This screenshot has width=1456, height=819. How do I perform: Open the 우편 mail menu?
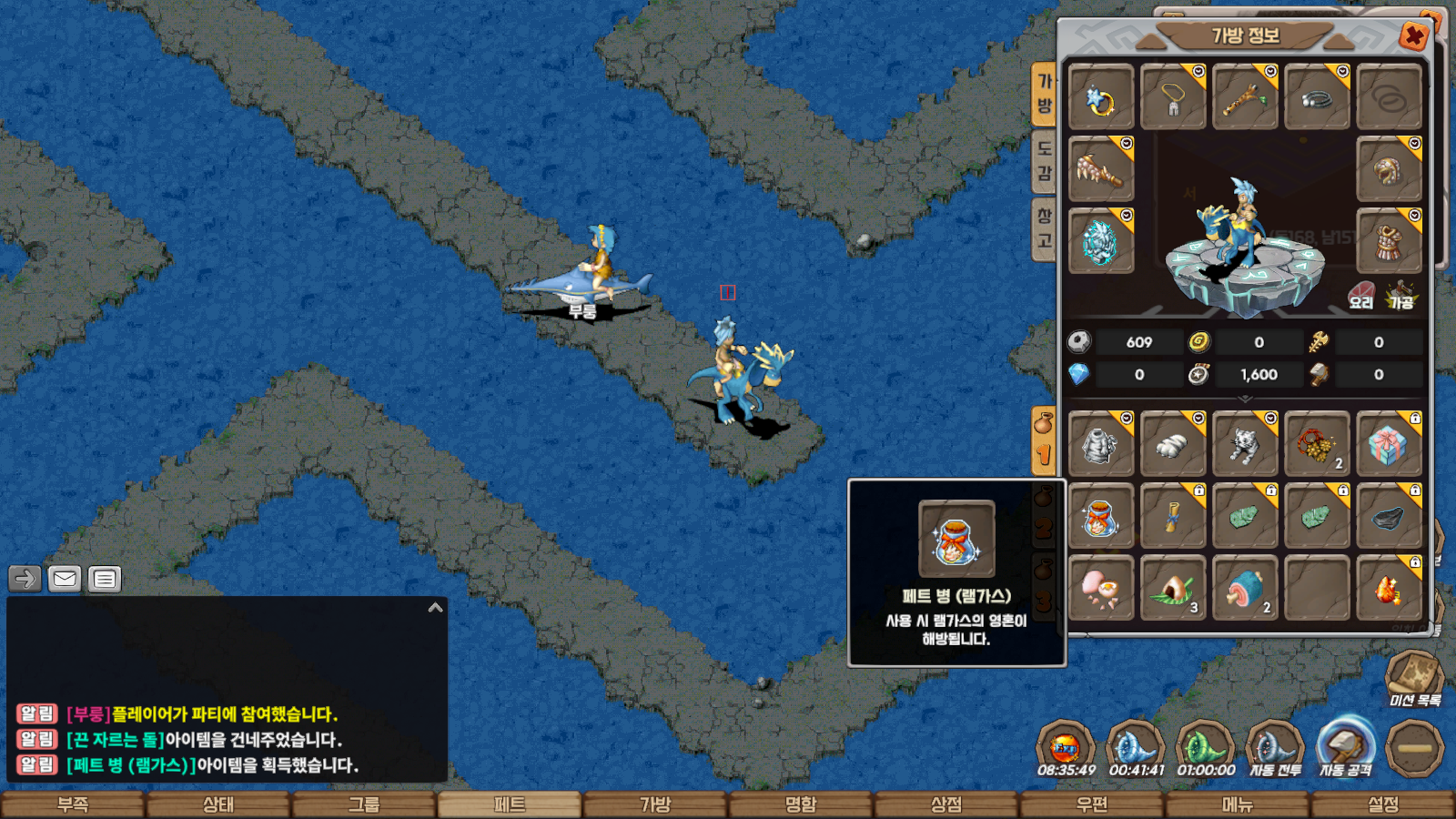1092,804
